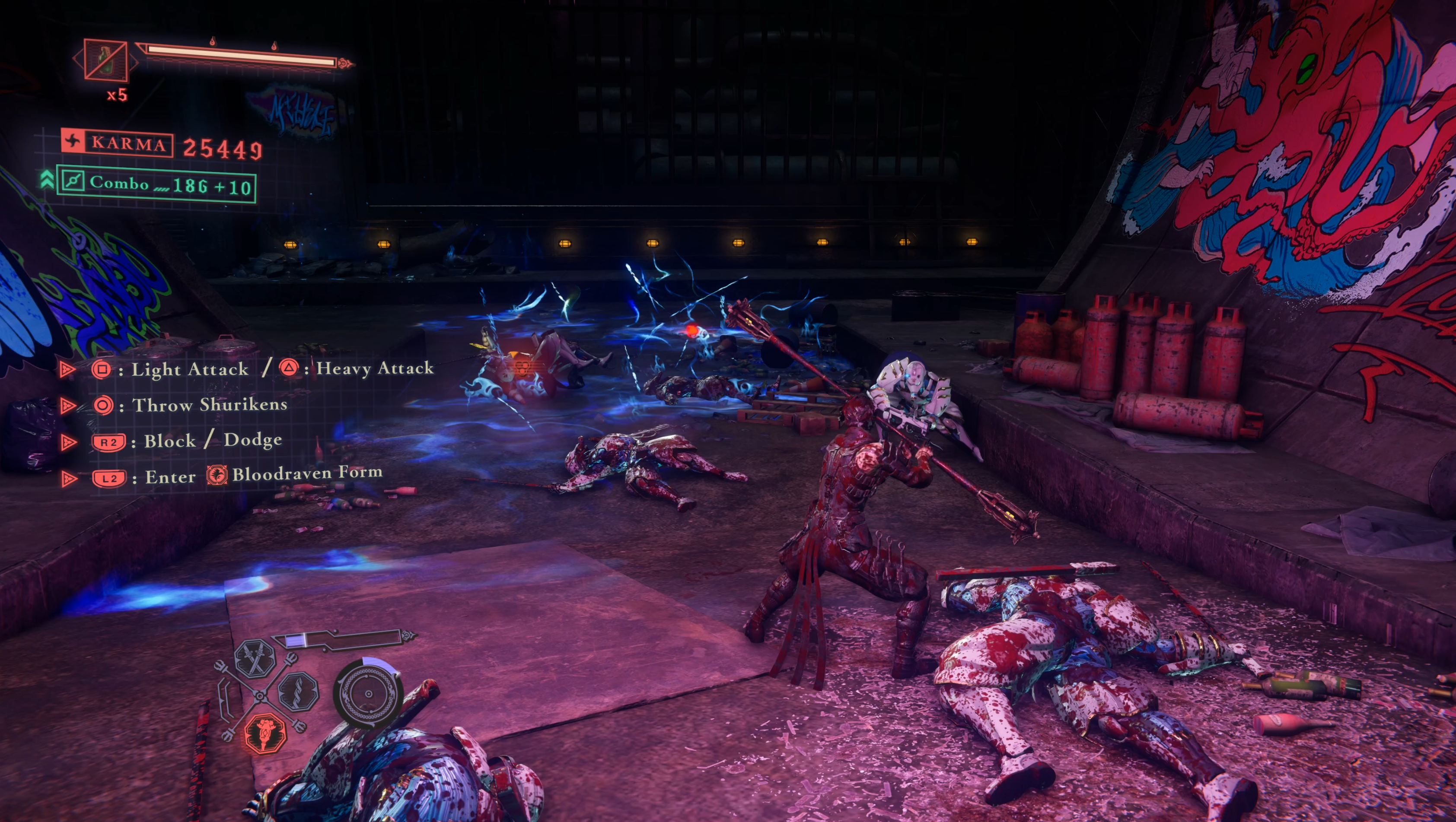Select the highlighted red hammer weapon icon

tap(265, 733)
